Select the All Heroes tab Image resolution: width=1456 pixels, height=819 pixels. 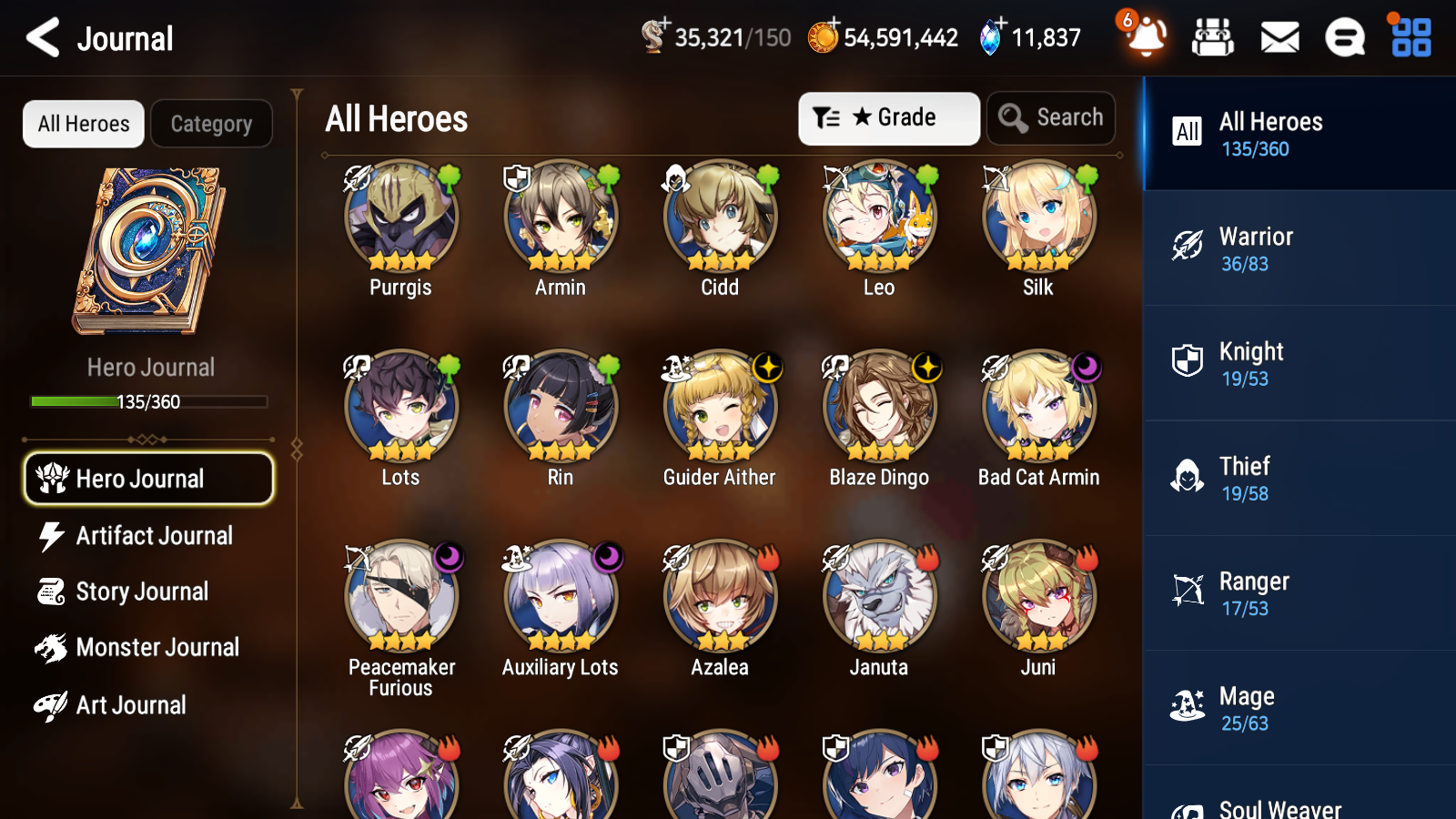pyautogui.click(x=83, y=124)
